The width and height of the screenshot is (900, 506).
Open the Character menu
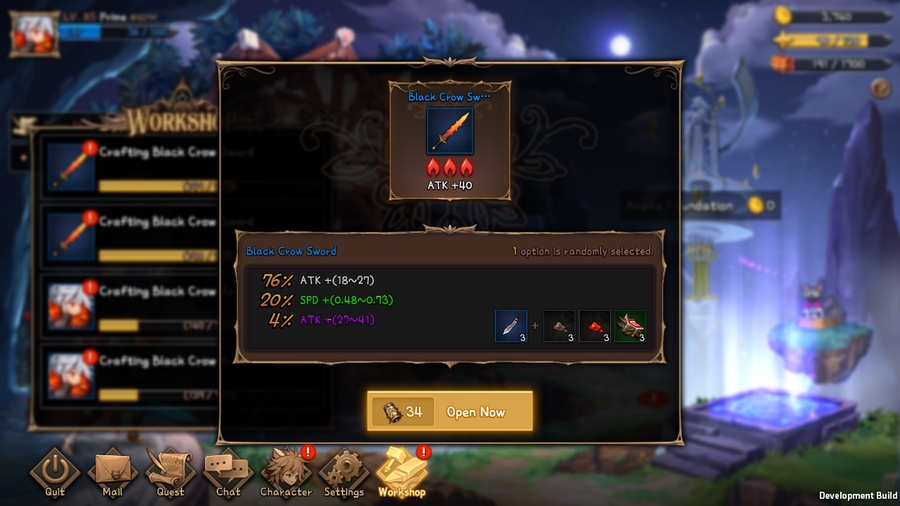click(x=285, y=472)
